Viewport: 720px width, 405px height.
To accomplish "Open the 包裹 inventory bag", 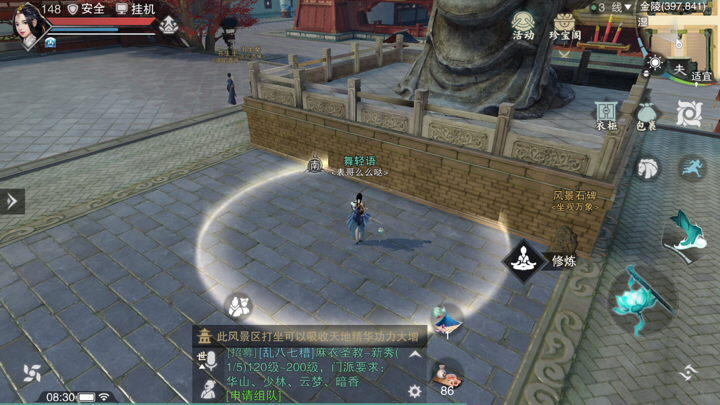I will point(647,114).
